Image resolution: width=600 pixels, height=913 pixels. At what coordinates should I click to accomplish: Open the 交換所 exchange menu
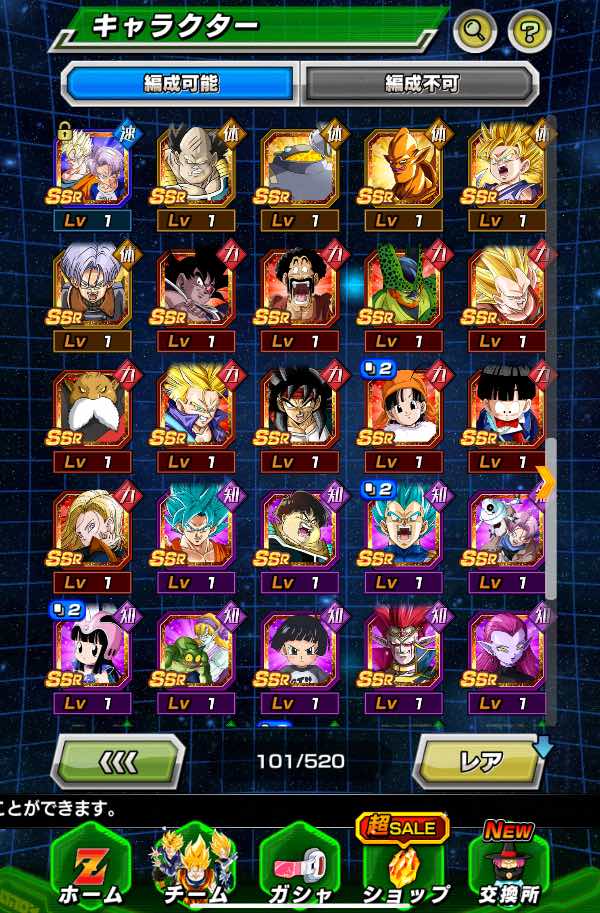[508, 867]
